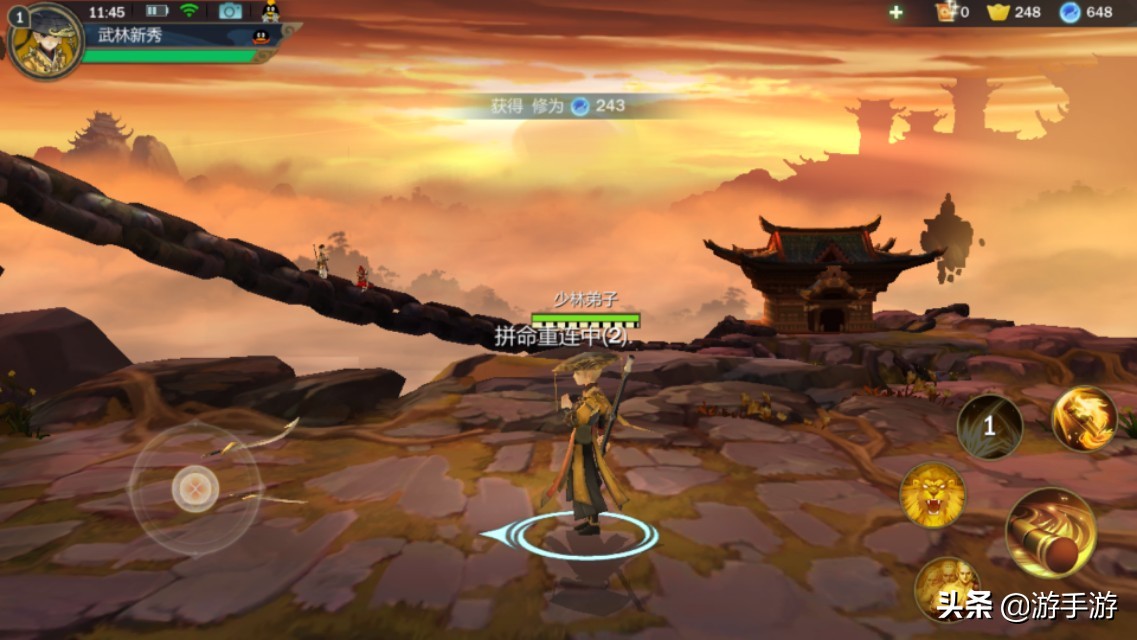This screenshot has width=1137, height=640.
Task: Tap the virtual joystick center knob
Action: [195, 489]
